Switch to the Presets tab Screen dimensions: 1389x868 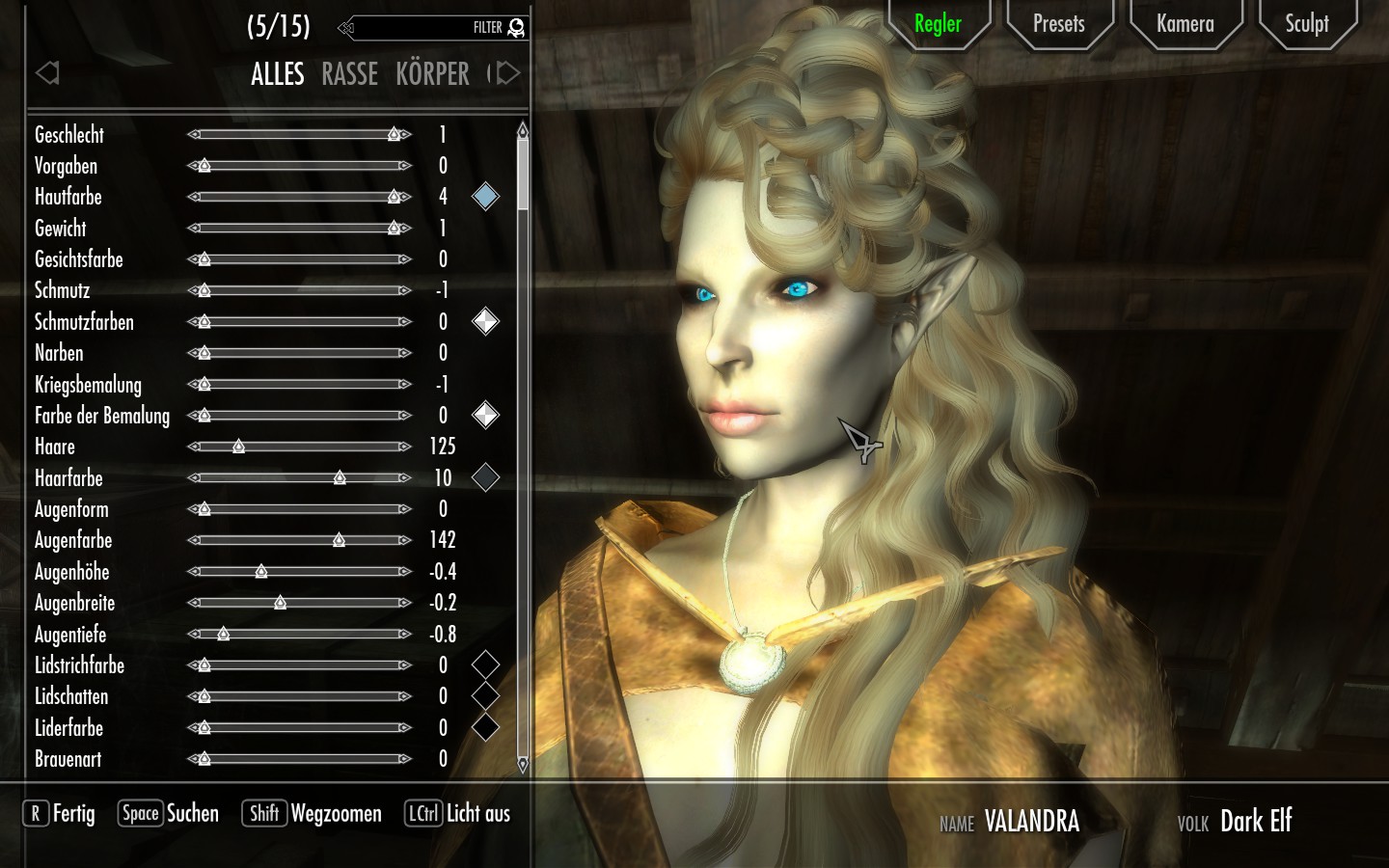point(1059,24)
